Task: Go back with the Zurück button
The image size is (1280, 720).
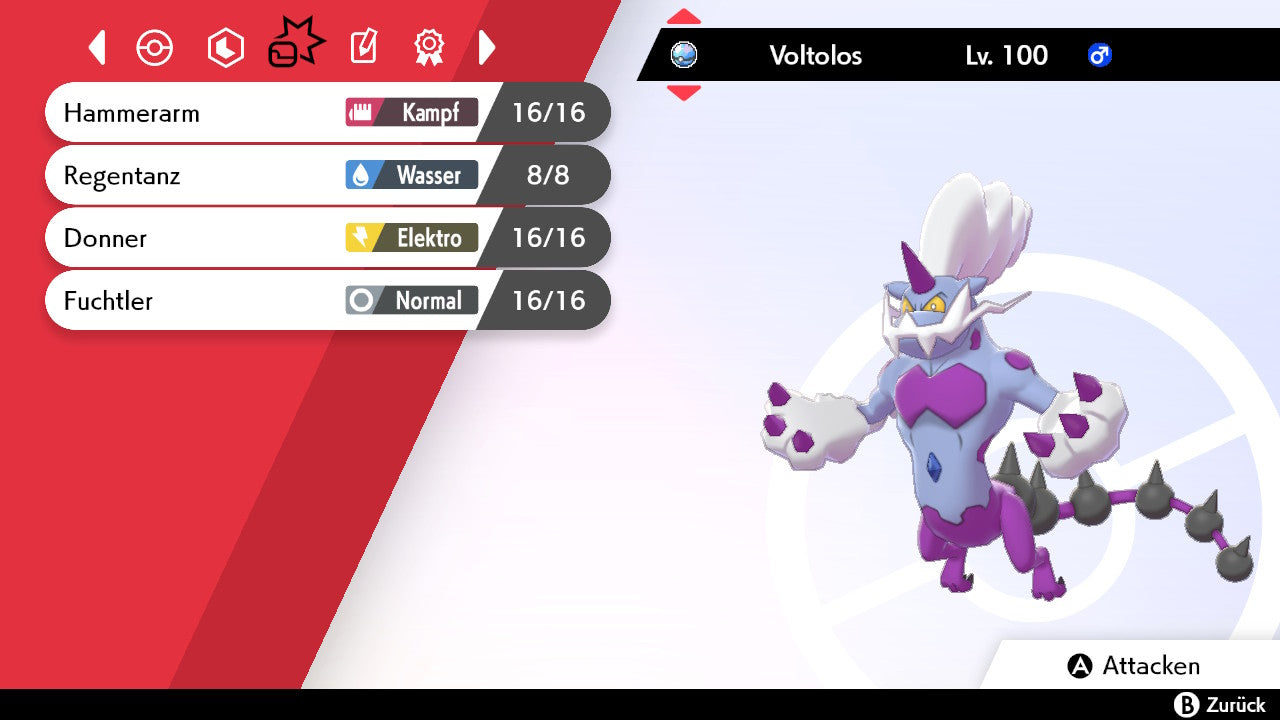Action: (x=1220, y=705)
